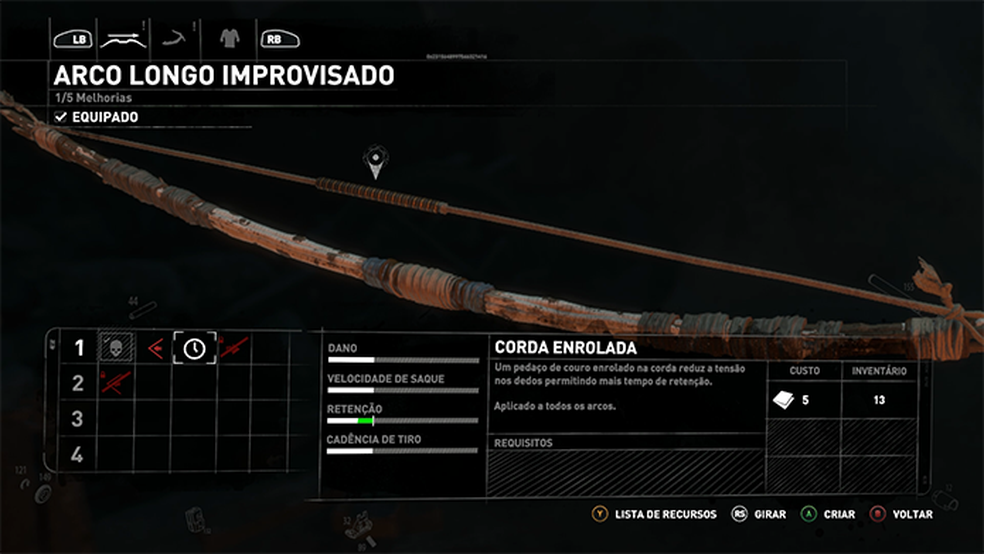
Task: Click the map pin marker on the bowstring
Action: [375, 161]
